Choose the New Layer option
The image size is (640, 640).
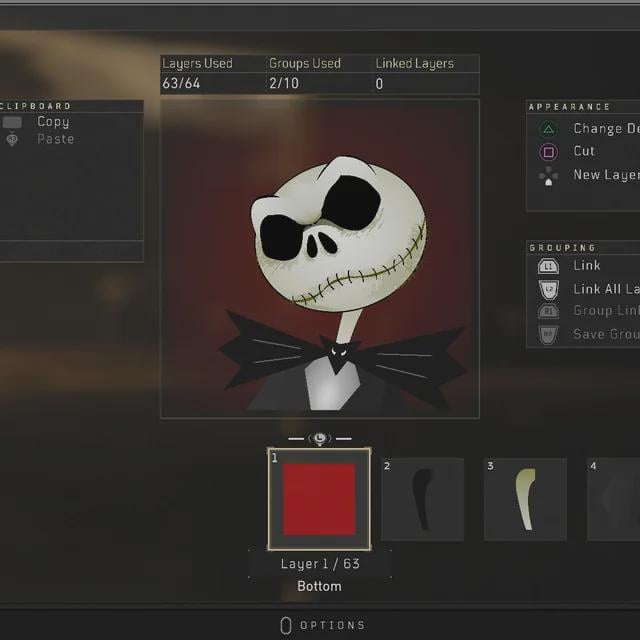(605, 175)
